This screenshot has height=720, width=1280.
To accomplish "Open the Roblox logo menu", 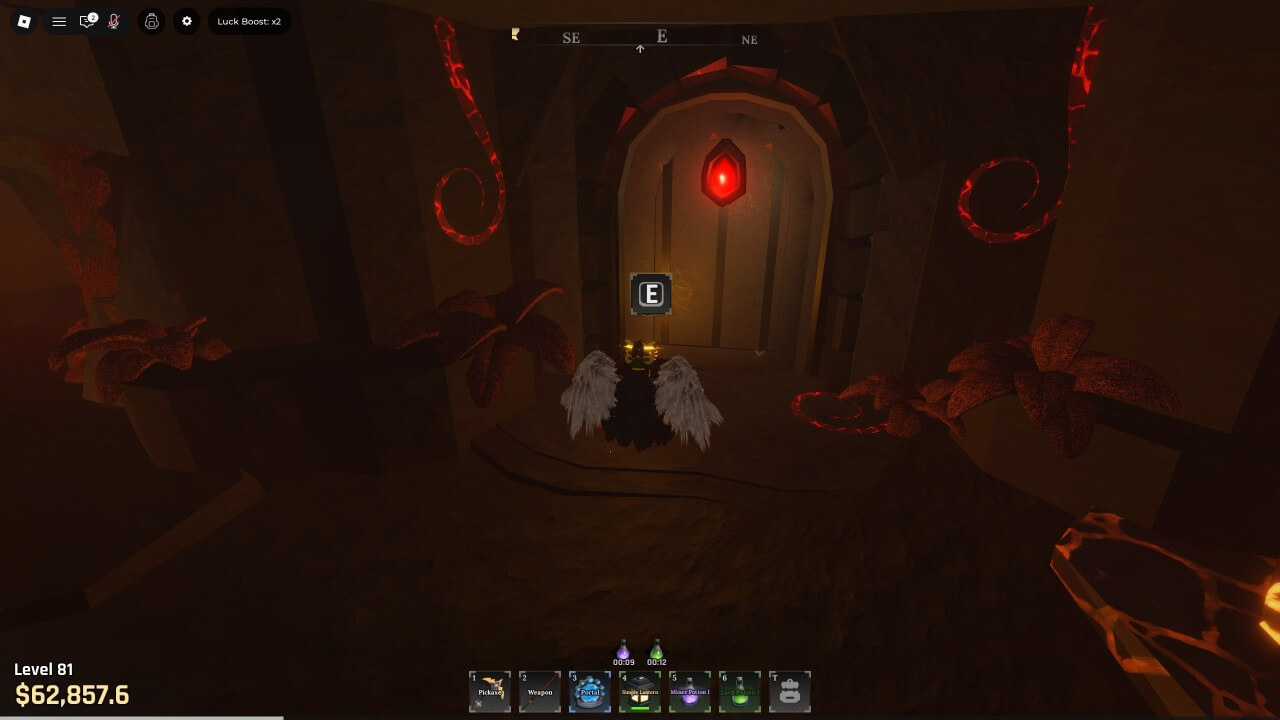I will click(x=25, y=21).
